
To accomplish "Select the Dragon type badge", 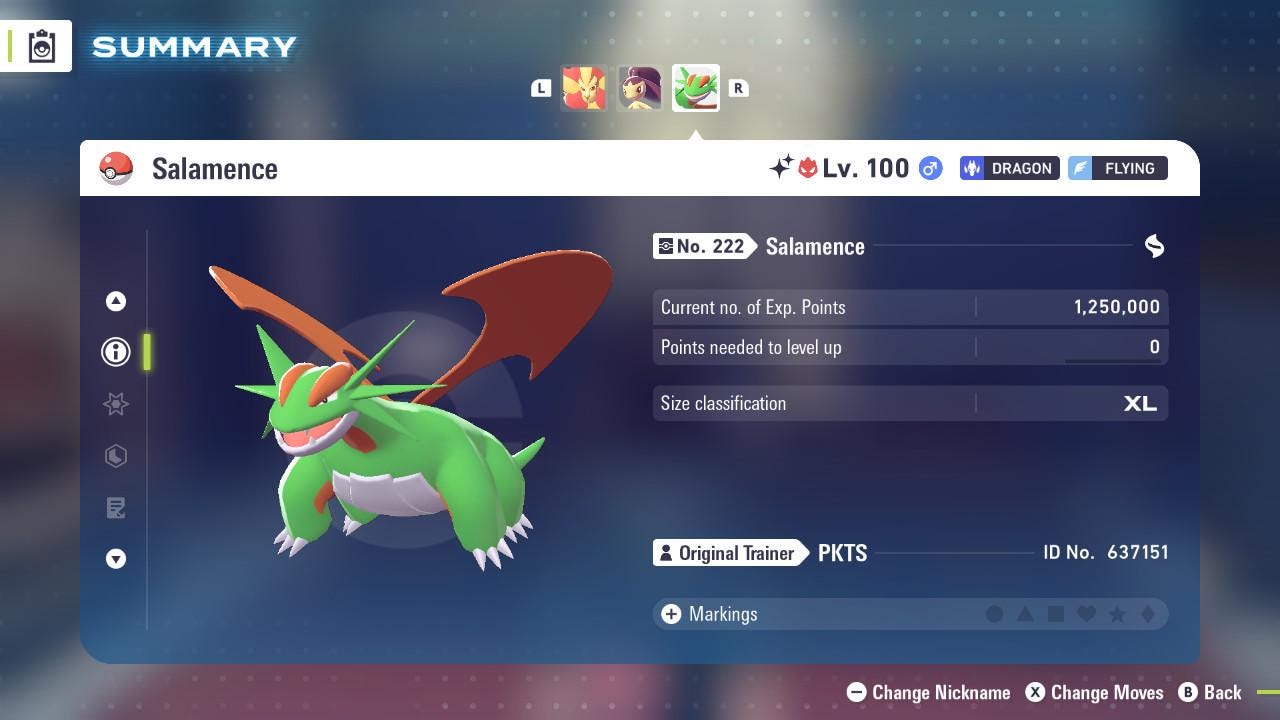I will 1008,168.
